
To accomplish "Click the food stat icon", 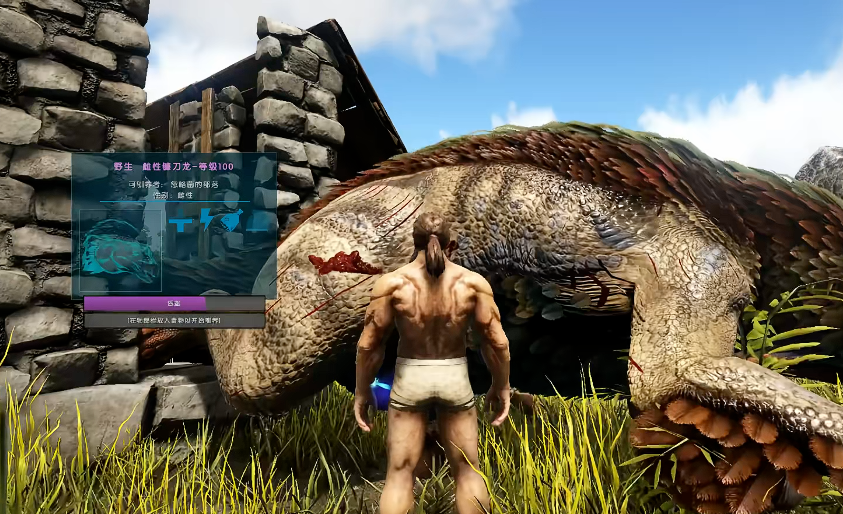I will point(233,217).
